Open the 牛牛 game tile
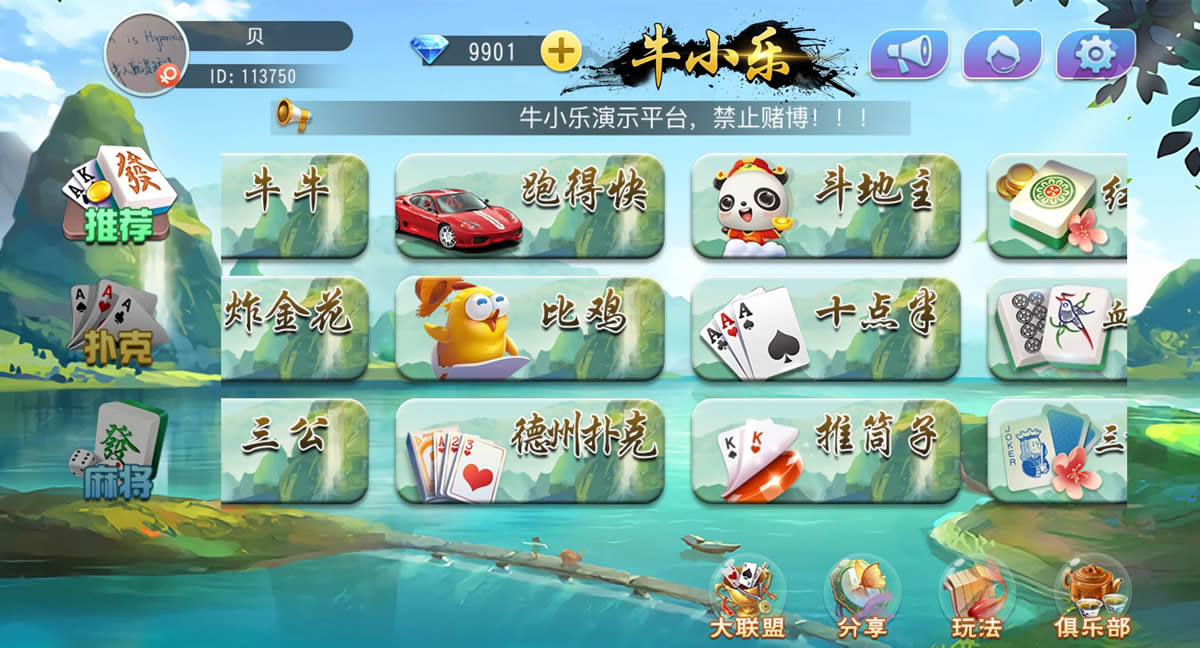Screen dimensions: 1200x648 click(294, 205)
